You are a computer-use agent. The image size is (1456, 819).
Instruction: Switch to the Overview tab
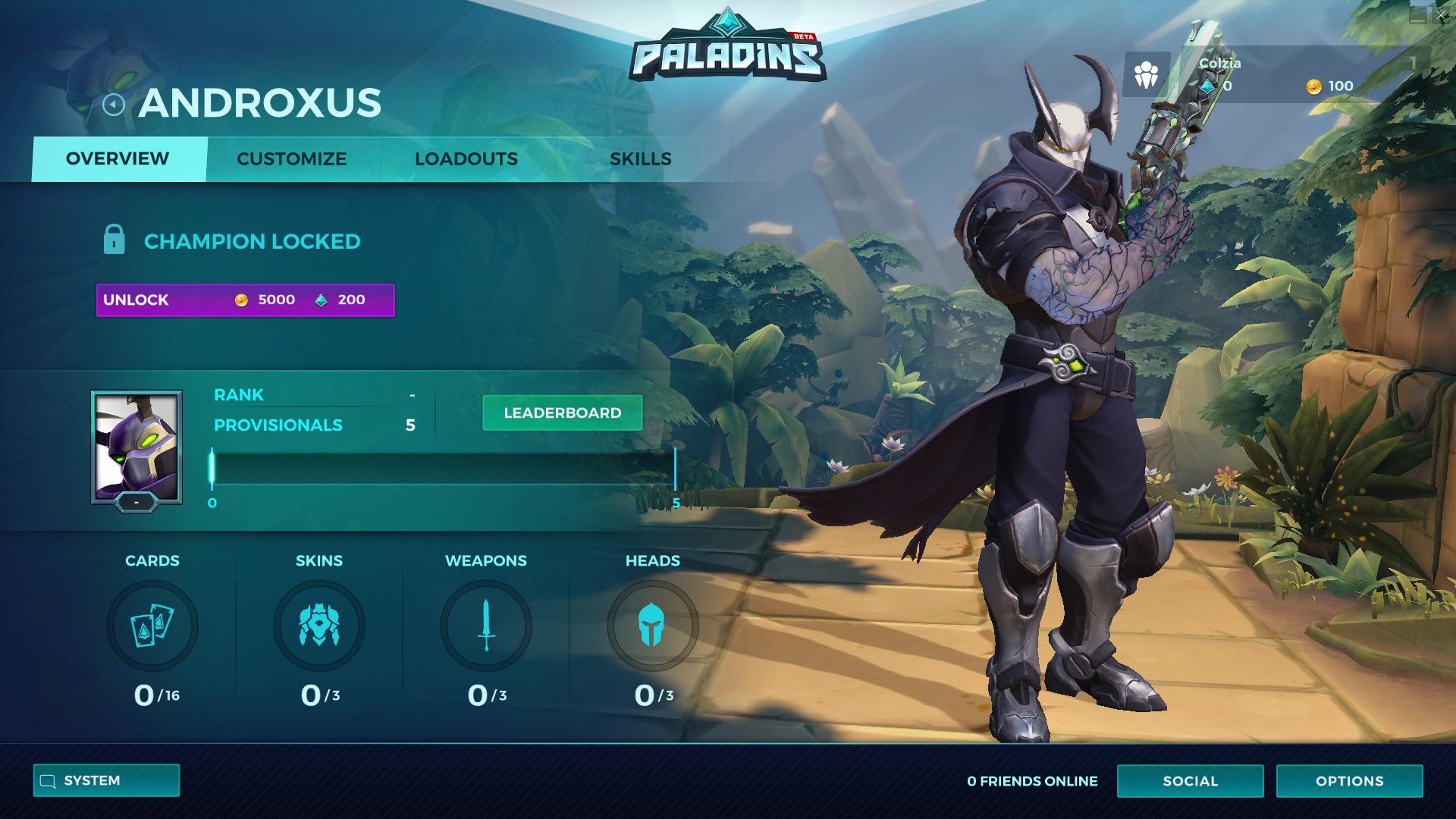click(x=118, y=159)
